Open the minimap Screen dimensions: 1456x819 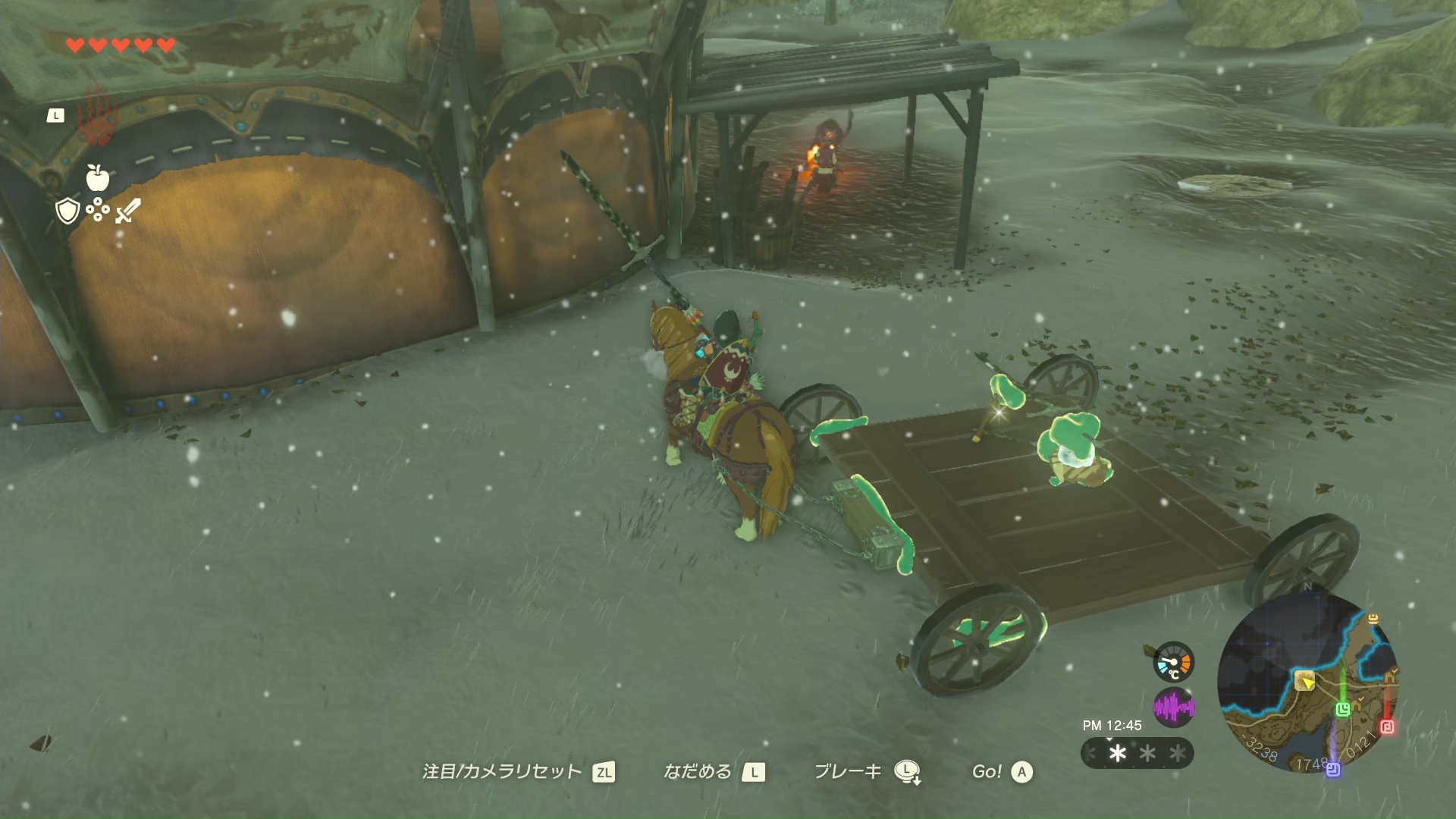point(1307,682)
